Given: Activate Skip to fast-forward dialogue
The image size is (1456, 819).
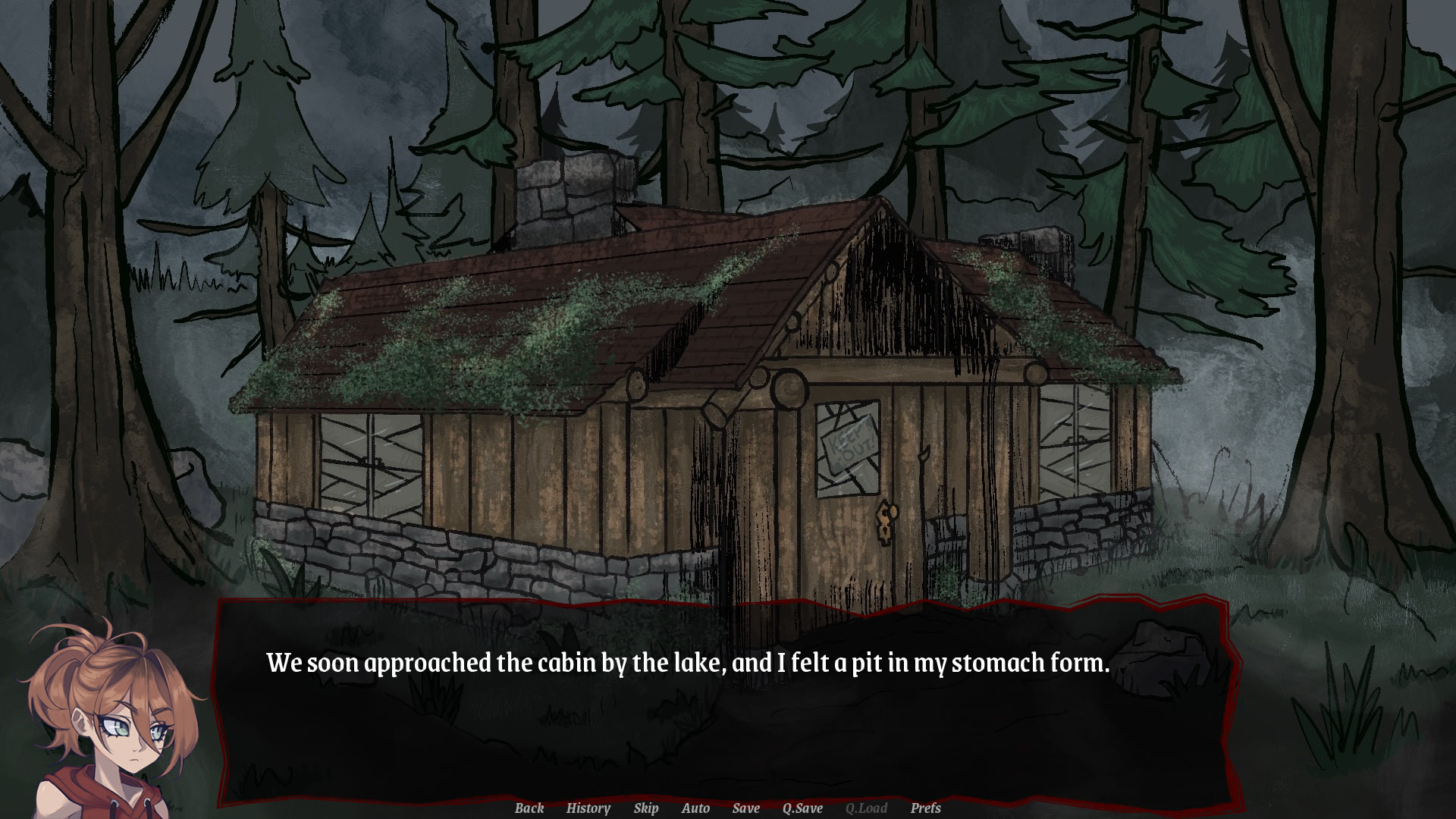Looking at the screenshot, I should coord(645,808).
